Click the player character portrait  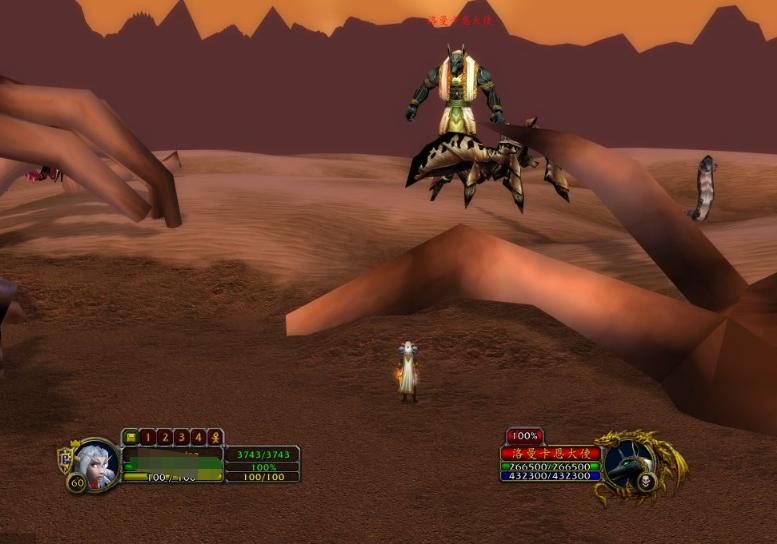[x=97, y=463]
